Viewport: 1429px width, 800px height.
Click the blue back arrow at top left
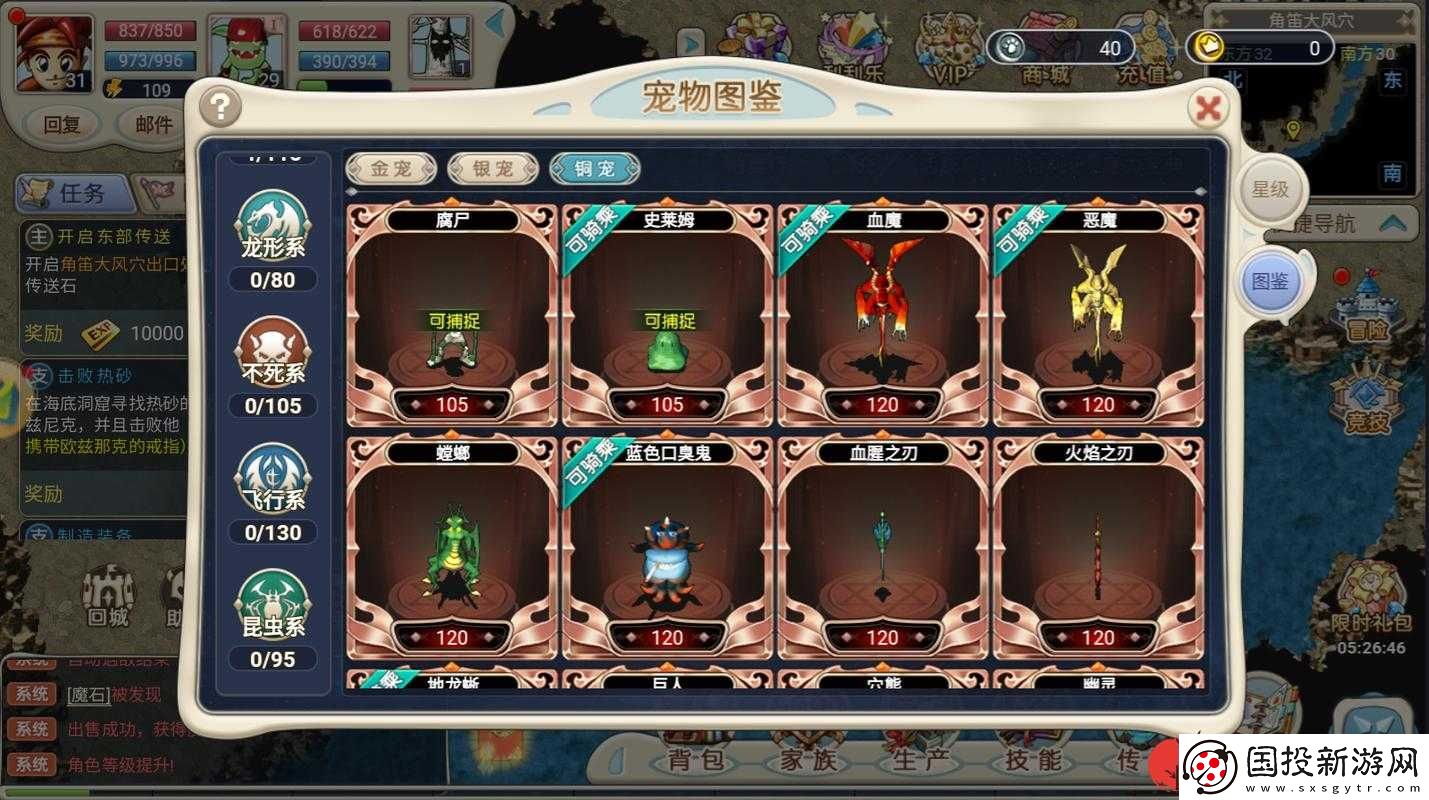point(493,23)
